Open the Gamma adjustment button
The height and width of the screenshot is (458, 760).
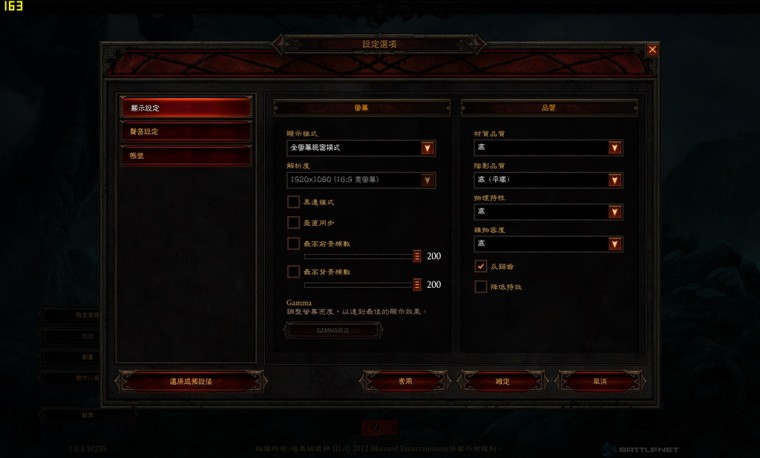(333, 328)
